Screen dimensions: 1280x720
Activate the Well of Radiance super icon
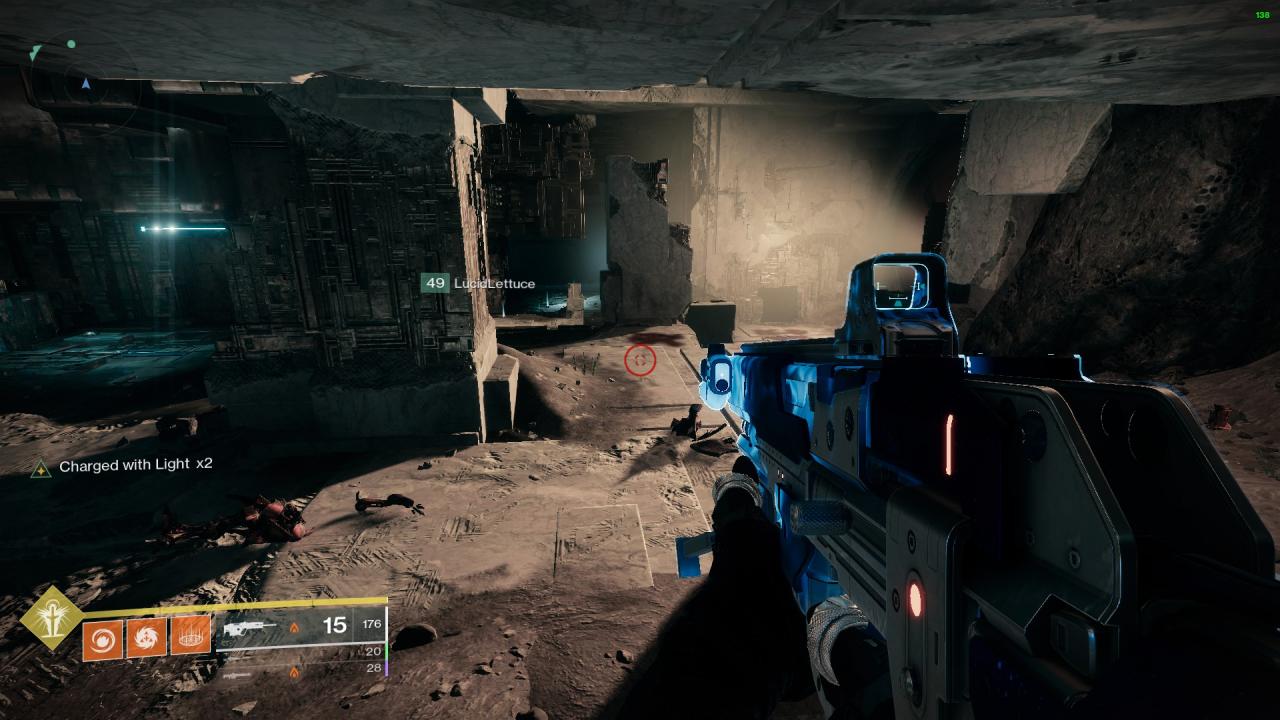click(51, 617)
